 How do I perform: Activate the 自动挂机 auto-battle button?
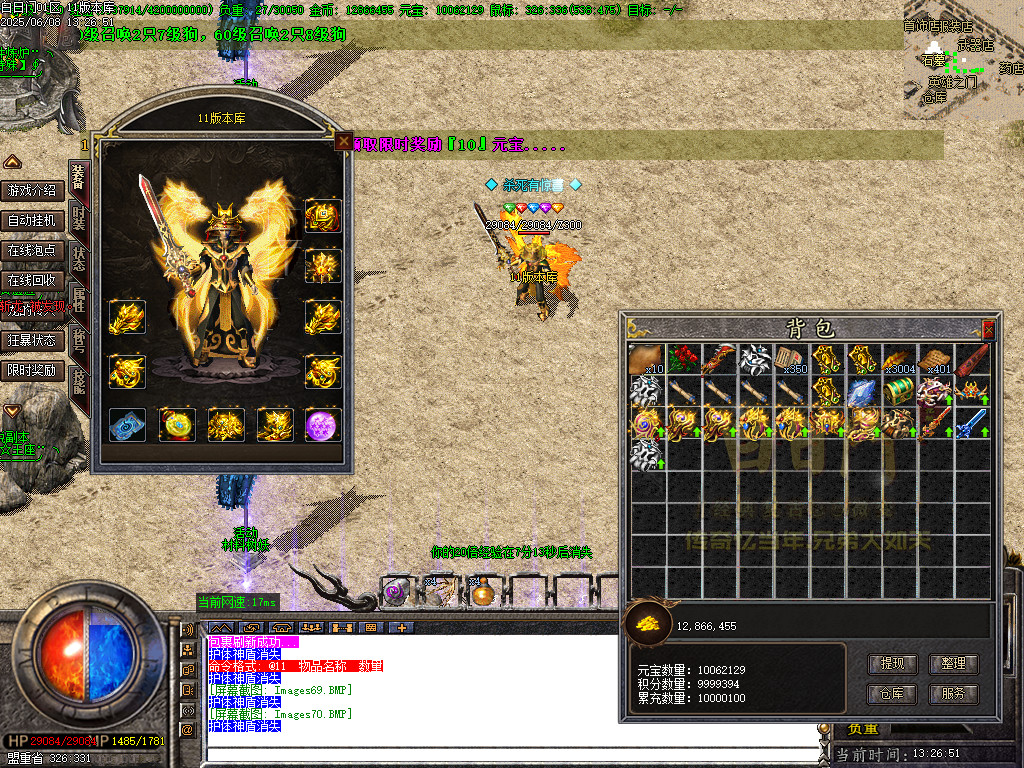[32, 220]
